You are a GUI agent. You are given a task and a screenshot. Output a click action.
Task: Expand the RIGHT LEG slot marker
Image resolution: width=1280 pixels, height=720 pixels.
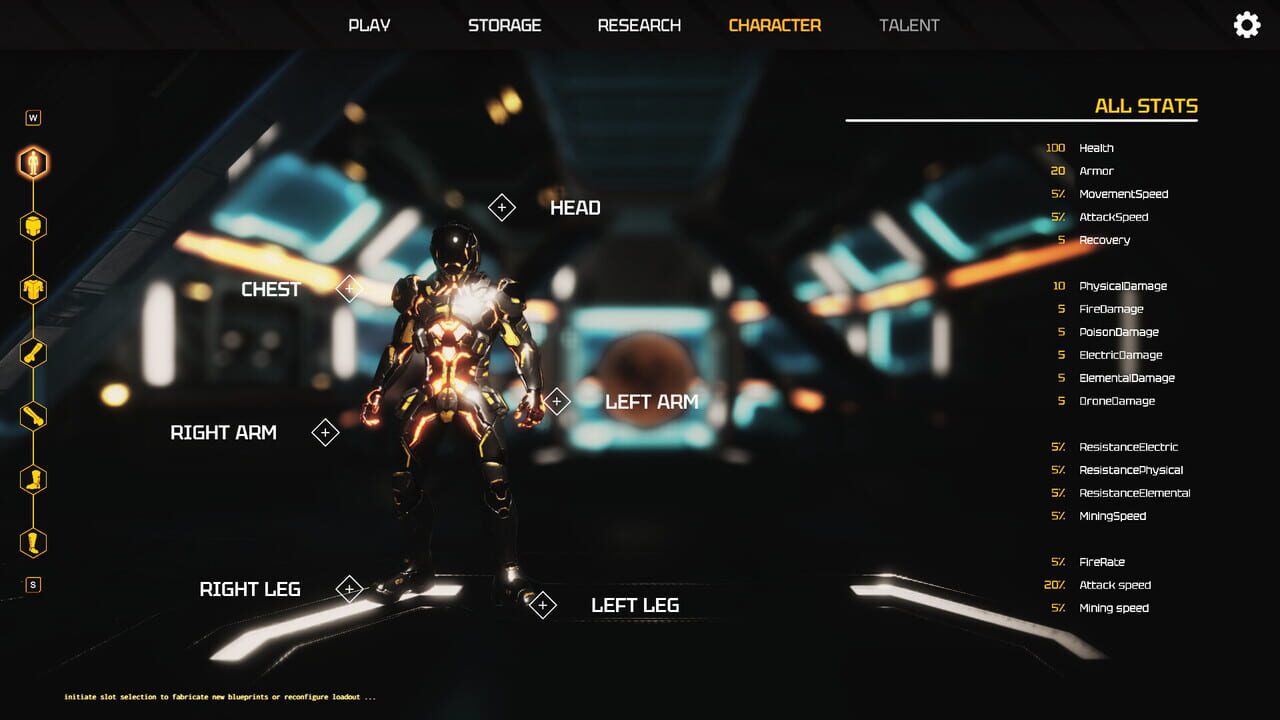click(x=350, y=589)
